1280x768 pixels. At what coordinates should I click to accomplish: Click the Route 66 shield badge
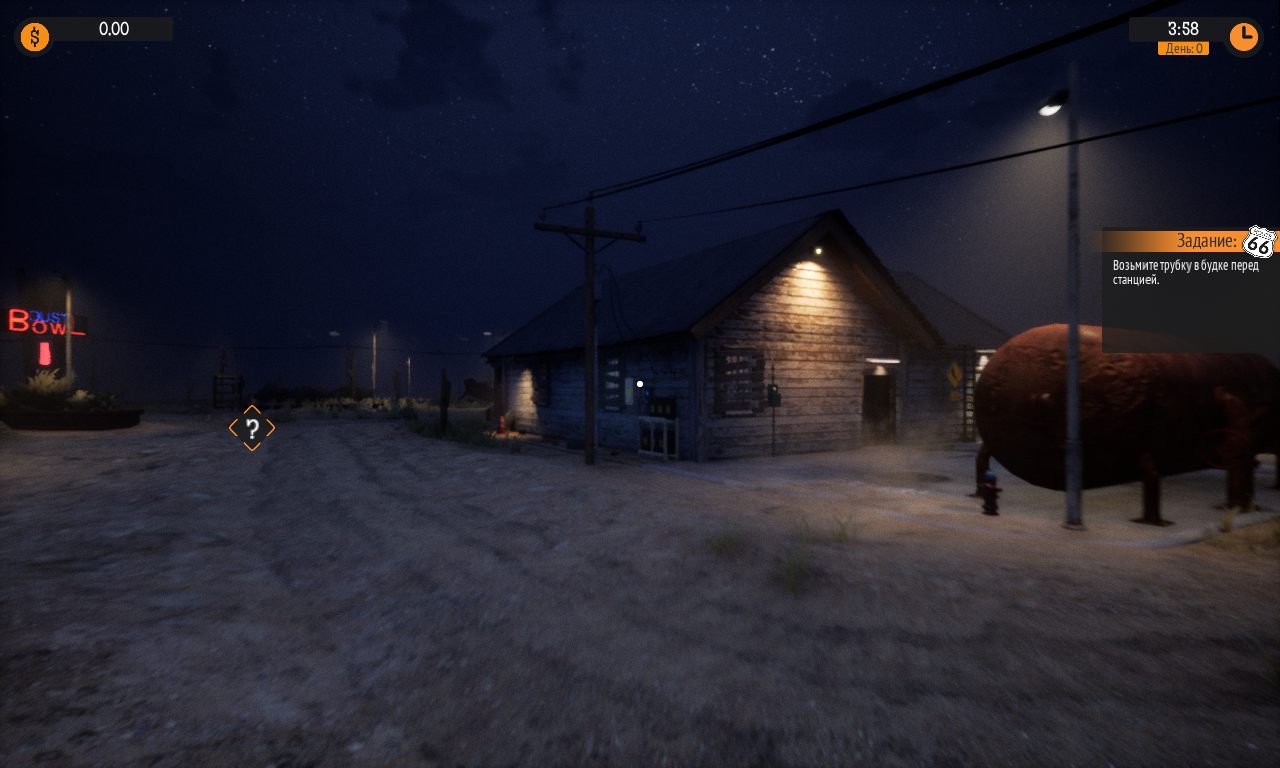coord(1258,243)
